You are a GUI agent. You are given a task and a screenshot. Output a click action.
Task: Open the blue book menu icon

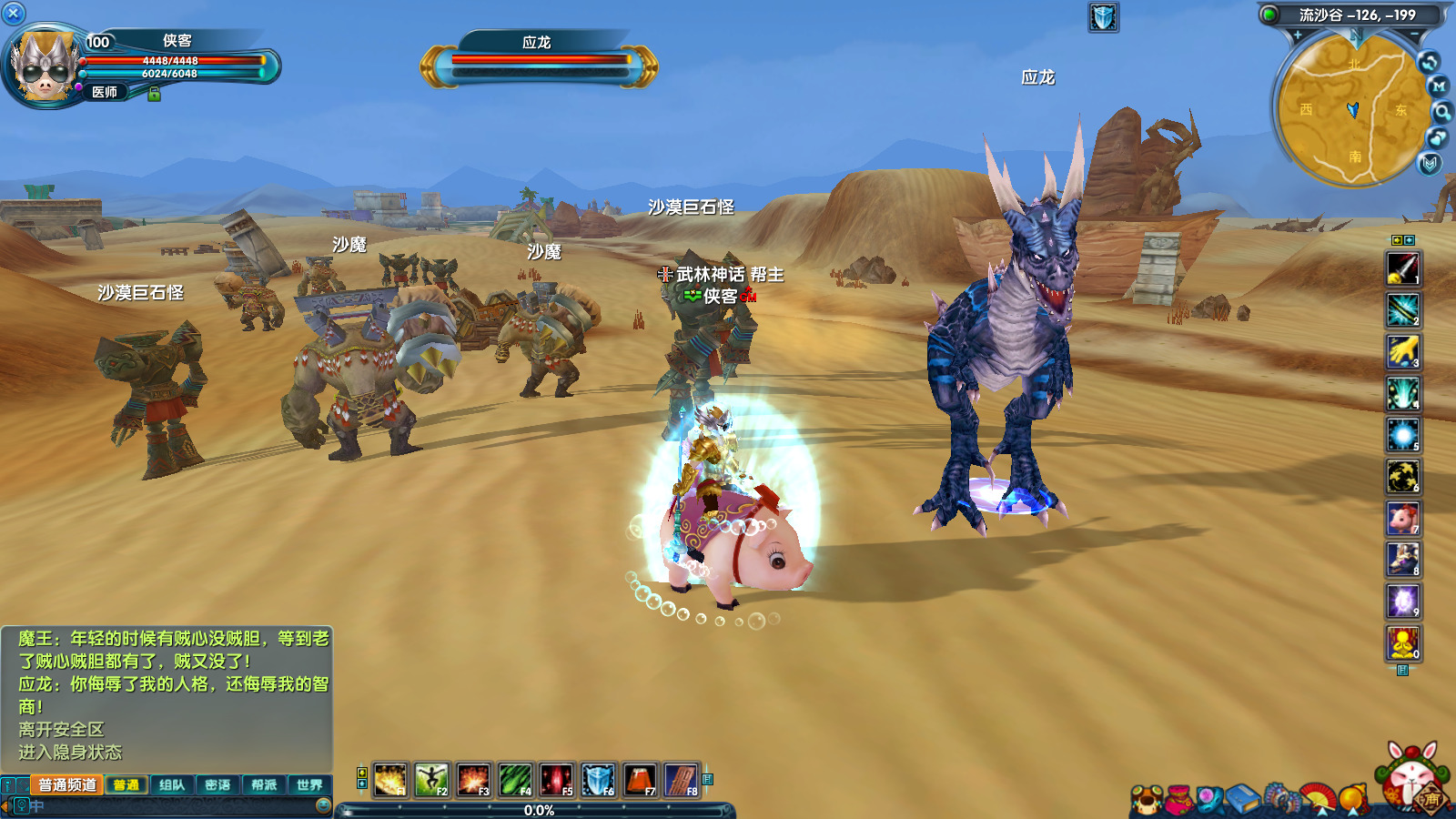(x=1241, y=800)
